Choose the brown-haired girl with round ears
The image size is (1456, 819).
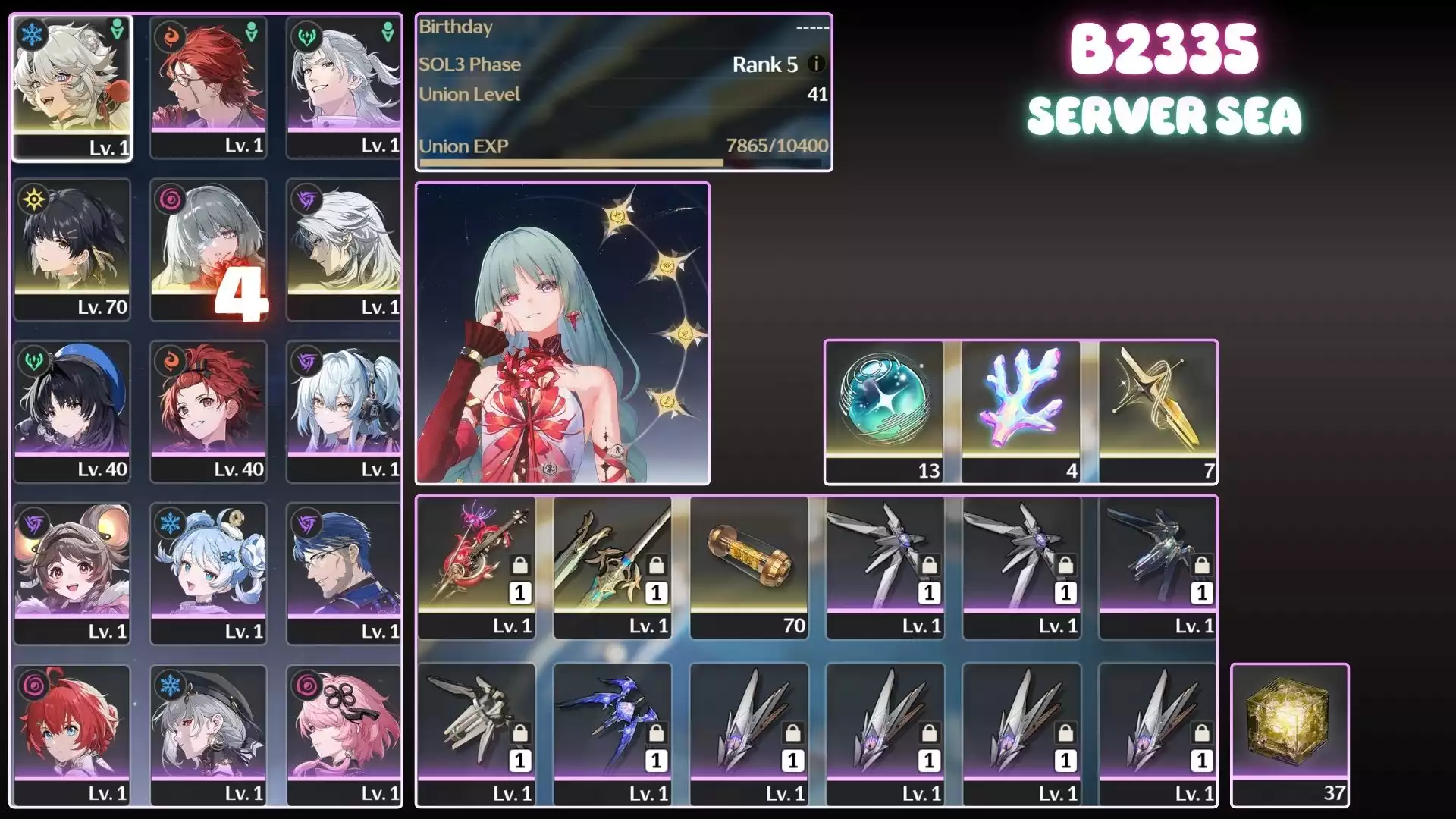pyautogui.click(x=72, y=573)
